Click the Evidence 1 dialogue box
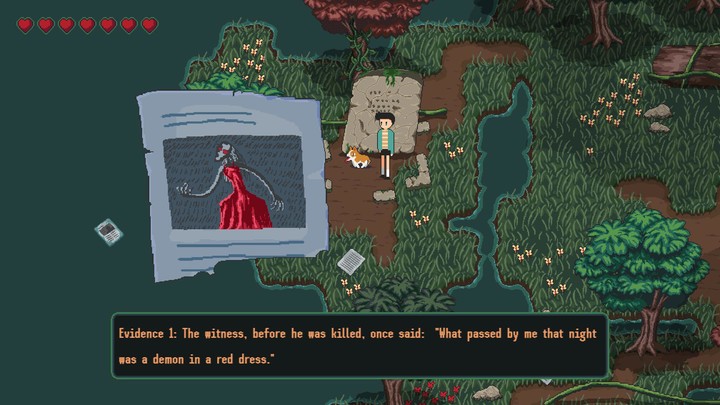Screen dimensions: 720x405 [359, 345]
